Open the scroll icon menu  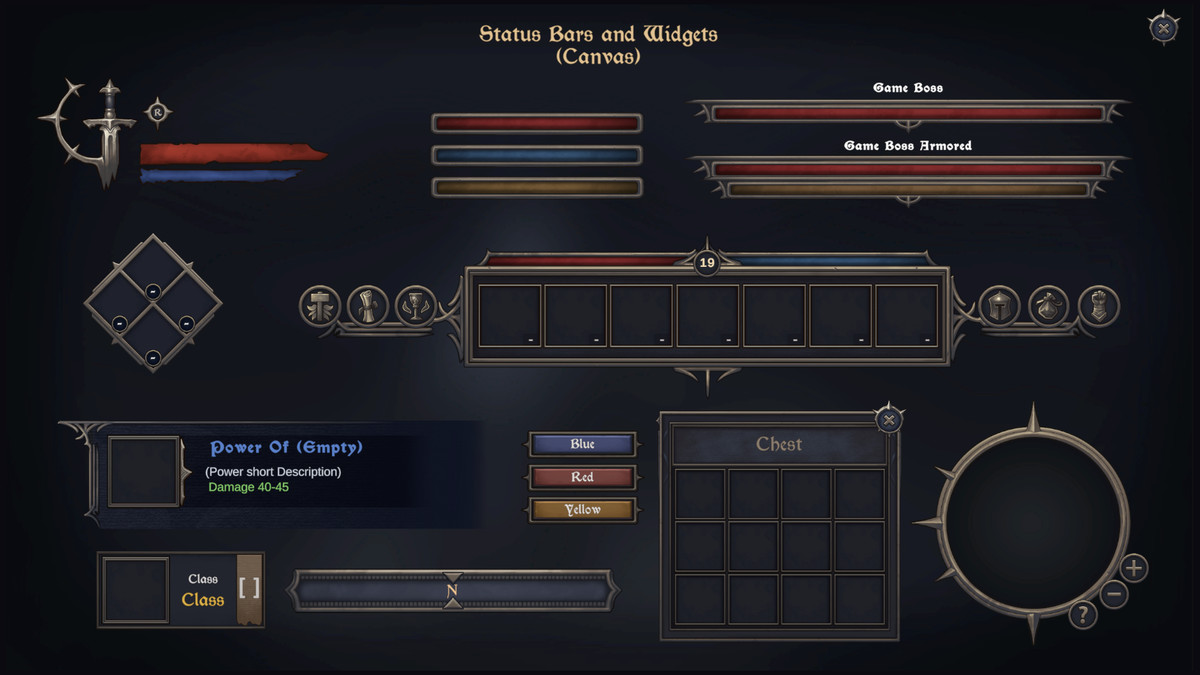pyautogui.click(x=367, y=305)
